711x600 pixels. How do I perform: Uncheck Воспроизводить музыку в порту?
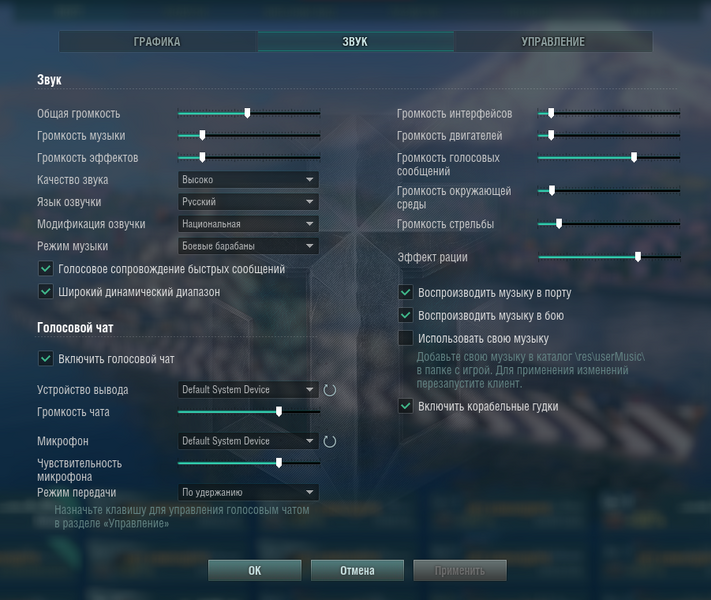point(406,293)
